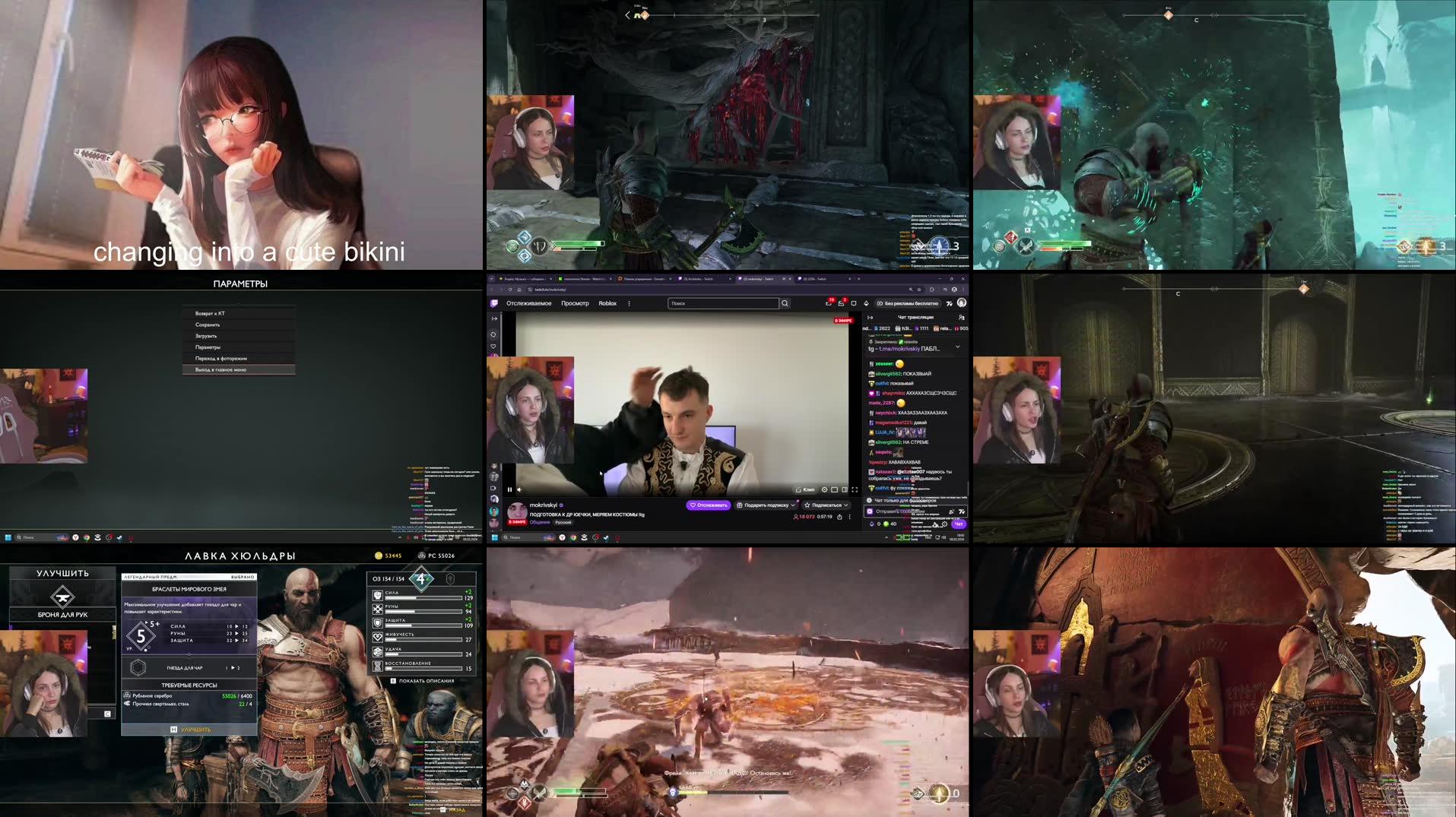Click the Отслеживать follow button
1456x817 pixels.
click(708, 505)
